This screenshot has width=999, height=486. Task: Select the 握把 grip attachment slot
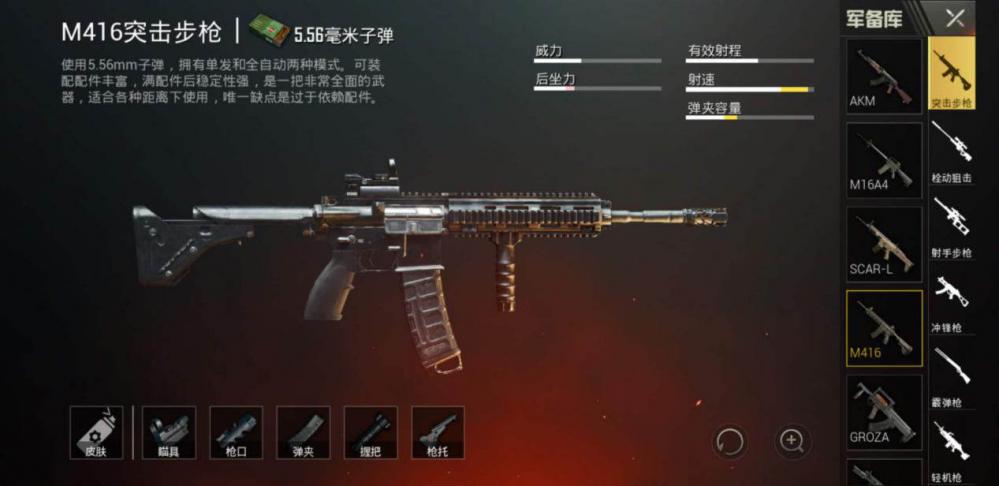[370, 432]
